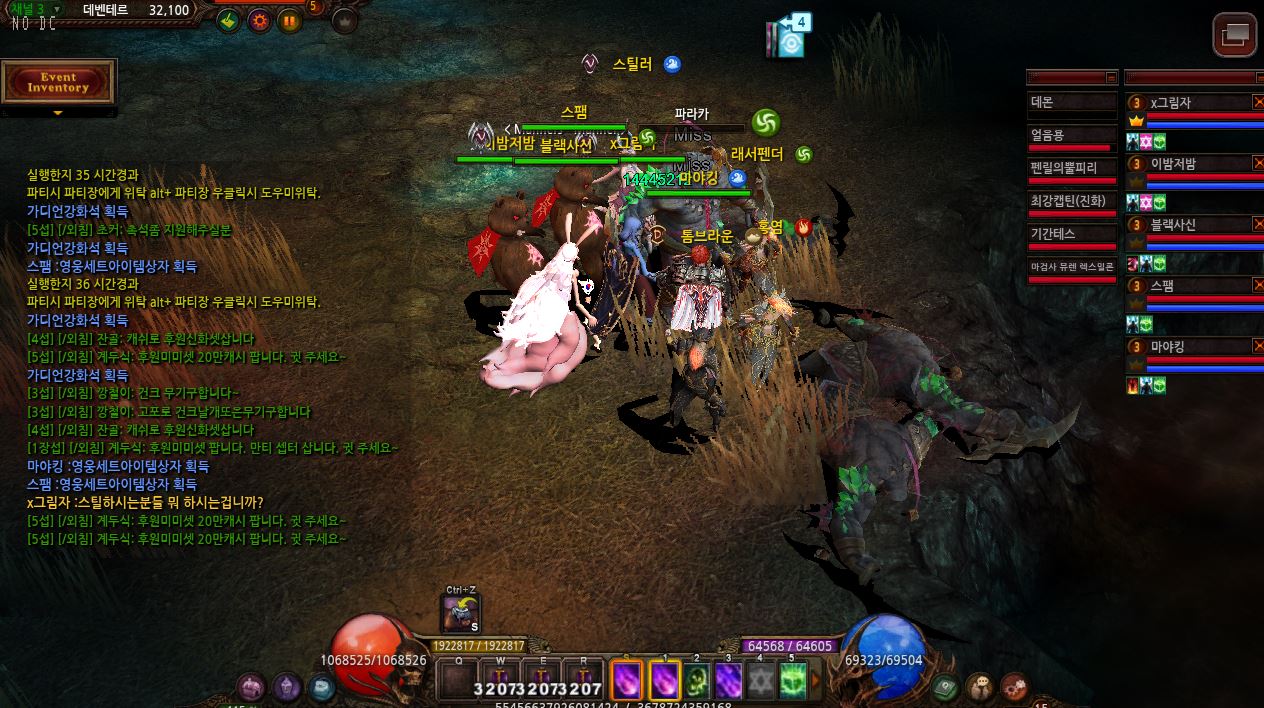Minimize the monster list panel
This screenshot has width=1264, height=708.
[x=1111, y=77]
